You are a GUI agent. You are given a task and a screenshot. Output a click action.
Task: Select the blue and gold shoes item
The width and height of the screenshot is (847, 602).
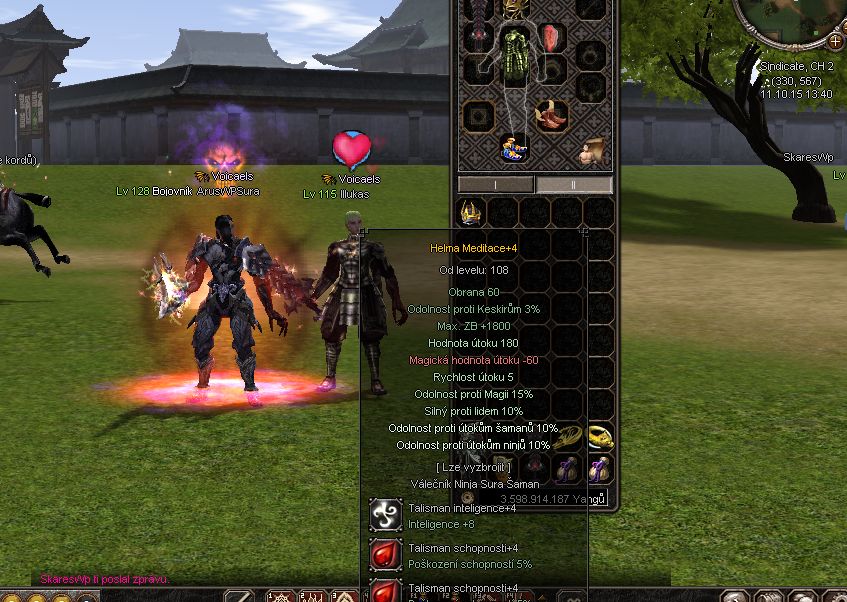coord(514,148)
